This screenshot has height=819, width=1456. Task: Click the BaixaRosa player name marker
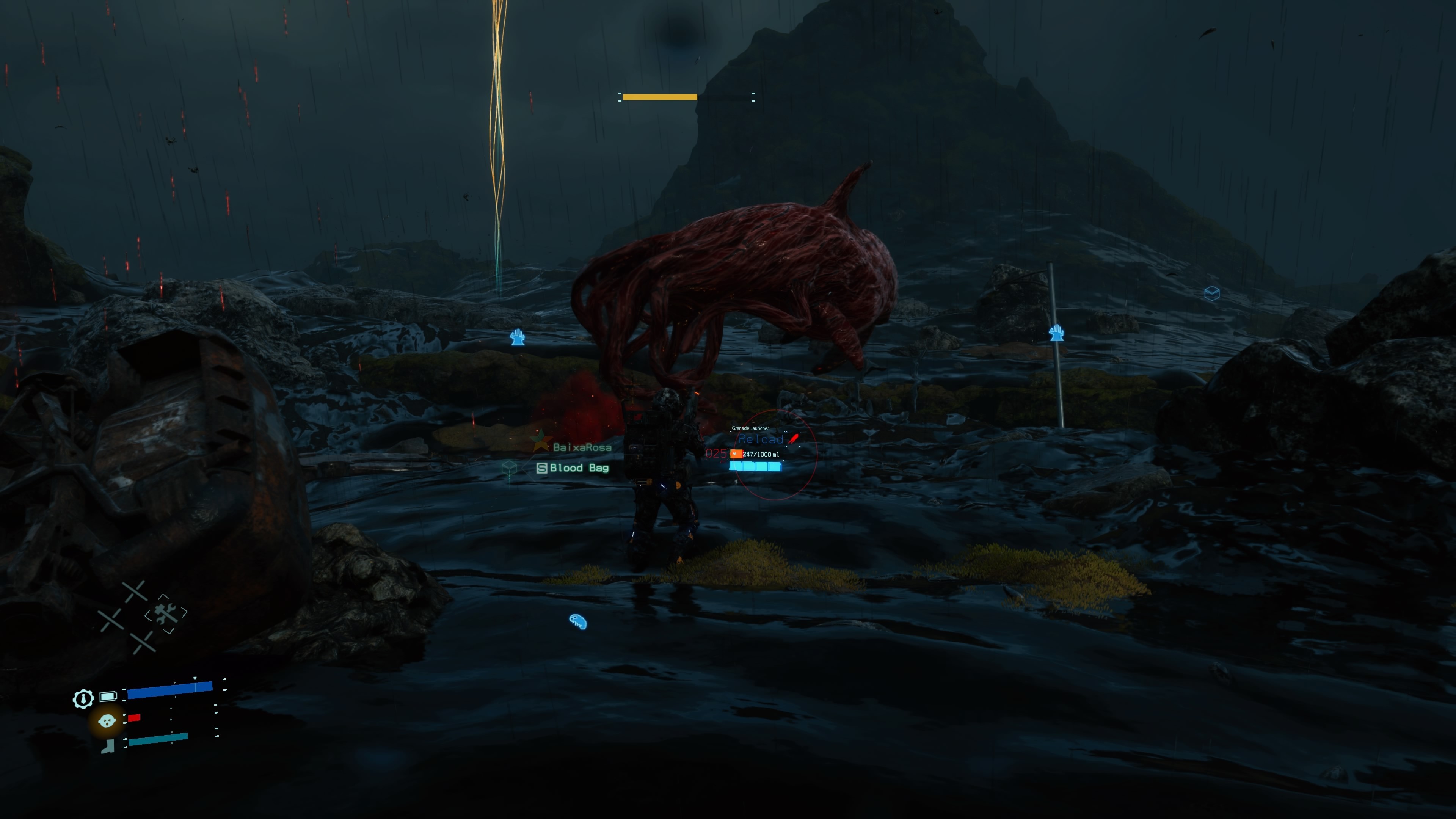[x=582, y=448]
